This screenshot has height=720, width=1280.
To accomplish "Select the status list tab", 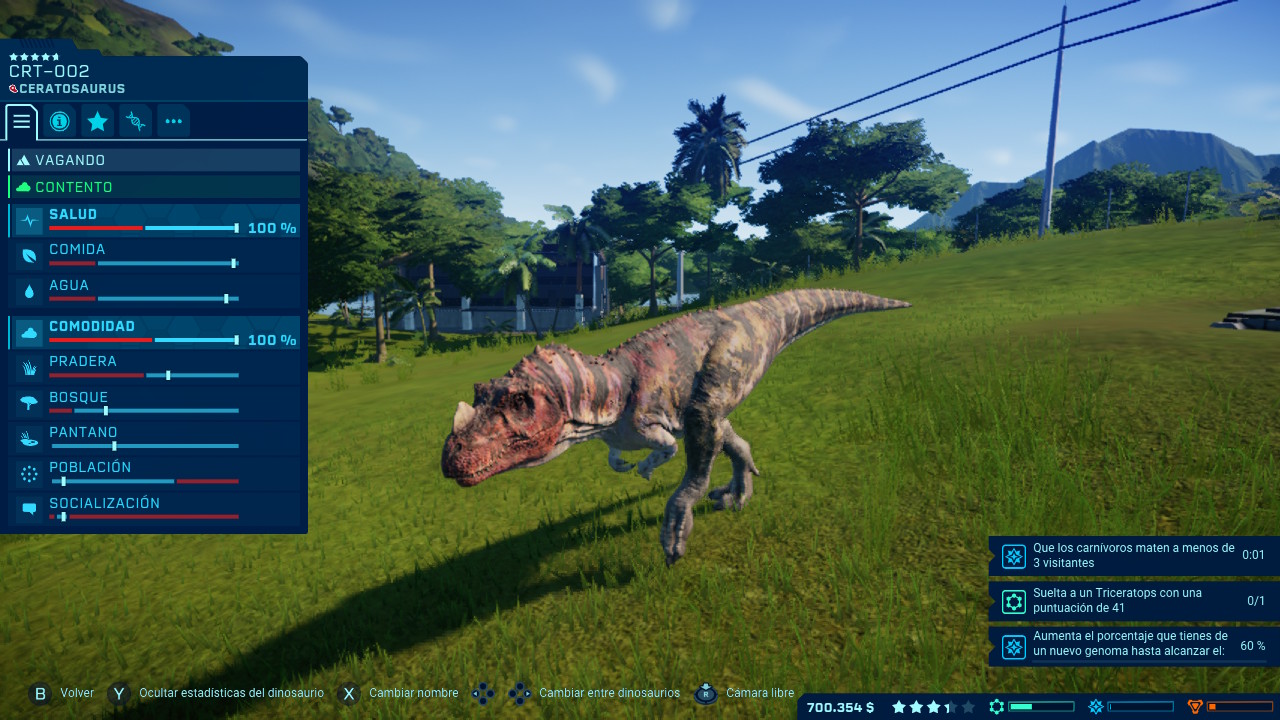I will coord(21,122).
